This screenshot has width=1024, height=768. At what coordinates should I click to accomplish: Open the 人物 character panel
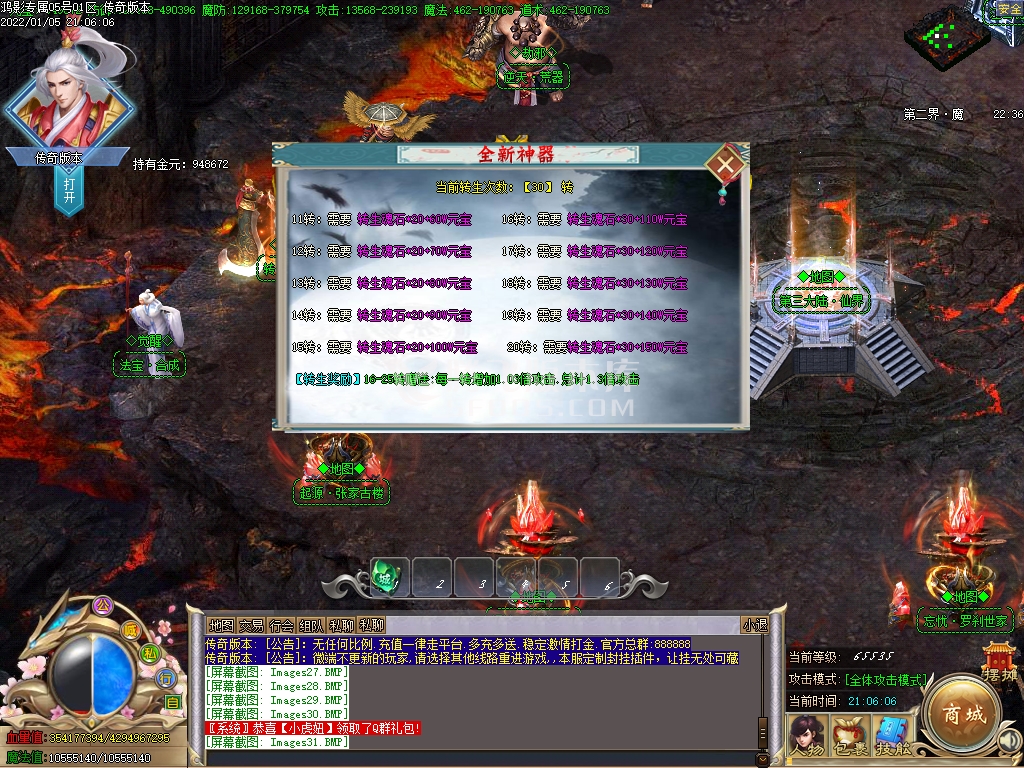pyautogui.click(x=806, y=735)
